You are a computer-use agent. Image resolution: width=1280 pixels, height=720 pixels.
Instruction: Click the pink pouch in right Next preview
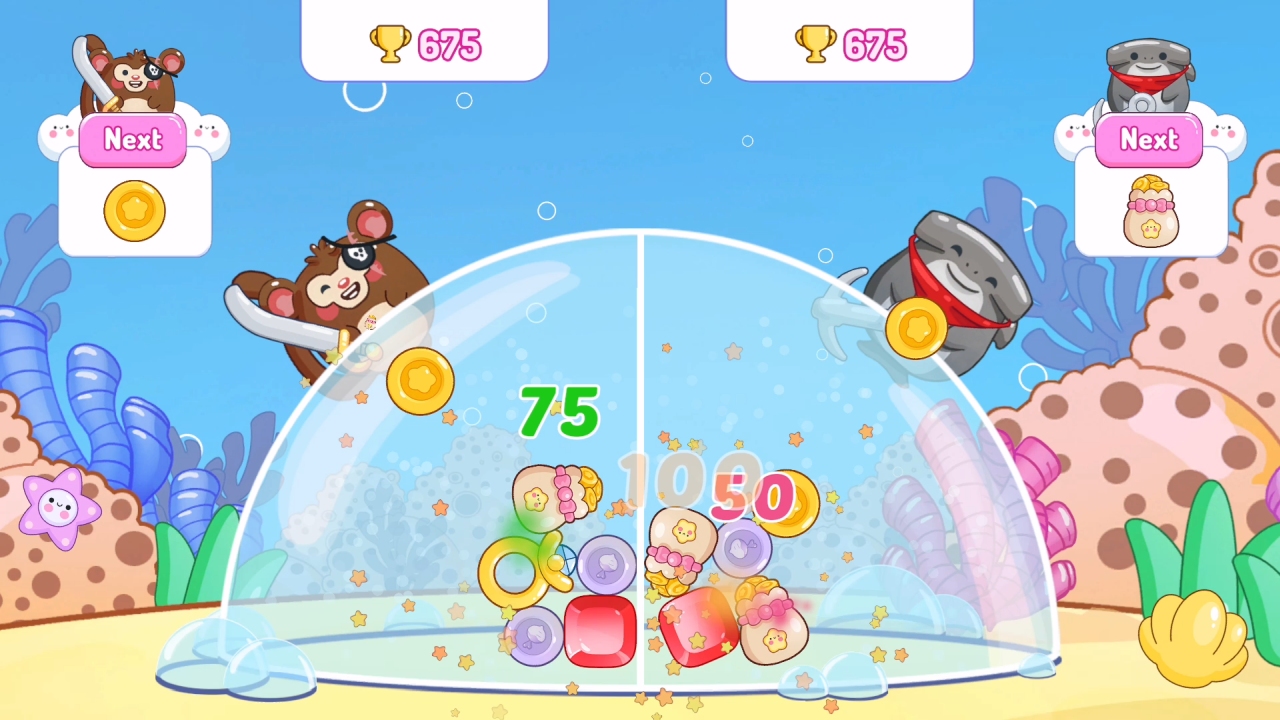click(x=1148, y=208)
